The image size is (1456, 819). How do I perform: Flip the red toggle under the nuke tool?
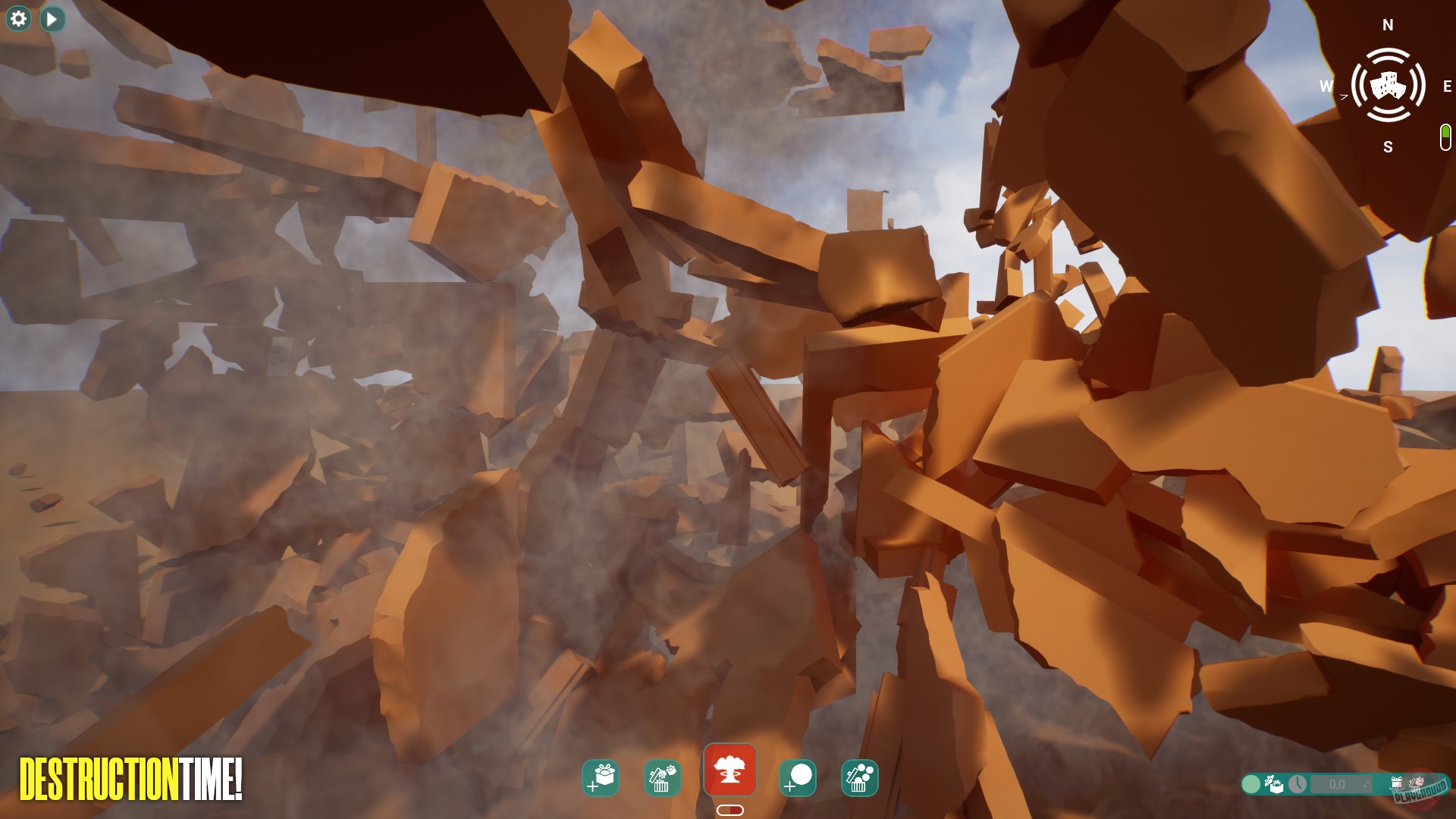point(730,810)
